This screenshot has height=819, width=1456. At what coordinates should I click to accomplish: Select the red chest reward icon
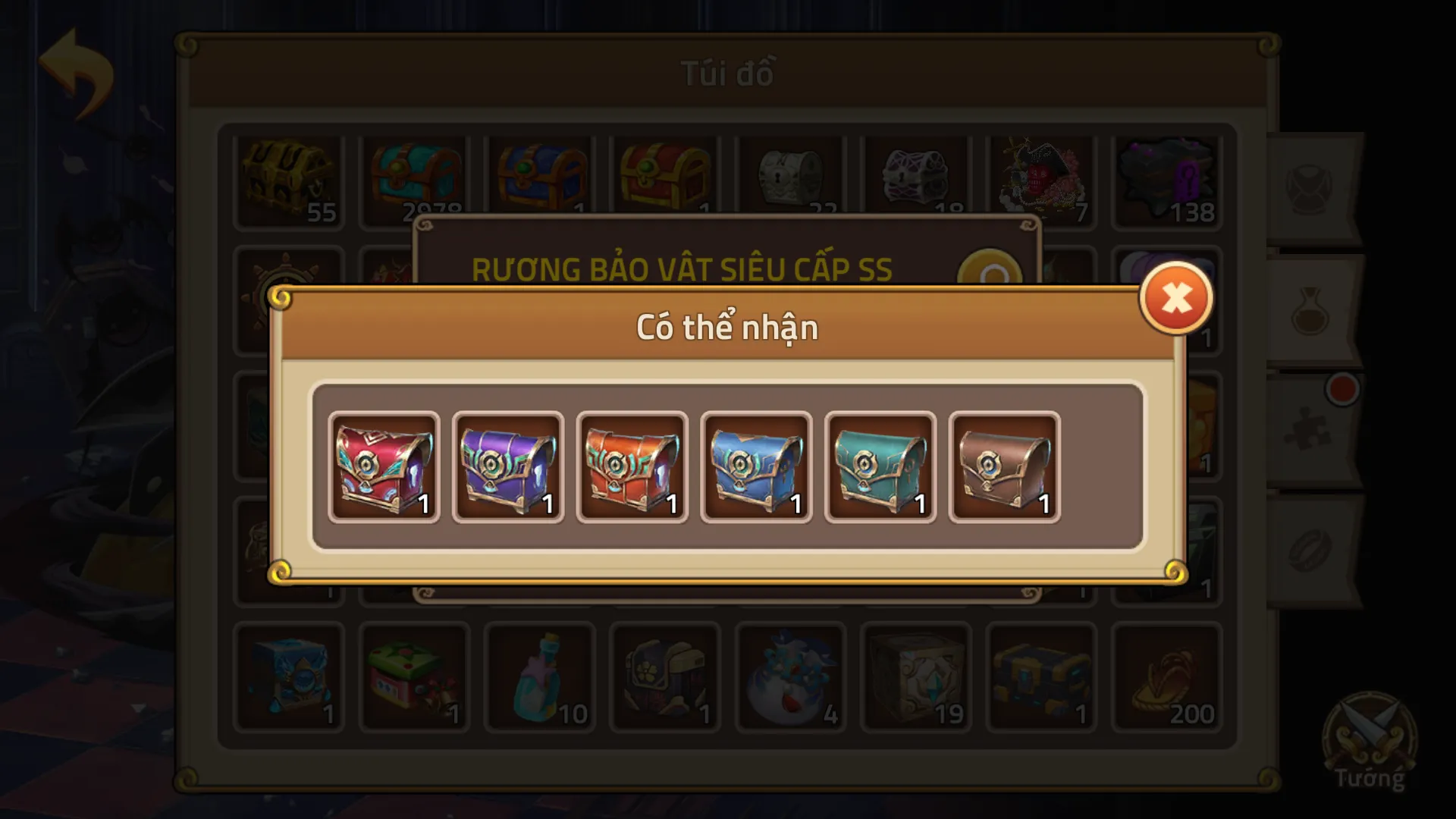tap(383, 465)
